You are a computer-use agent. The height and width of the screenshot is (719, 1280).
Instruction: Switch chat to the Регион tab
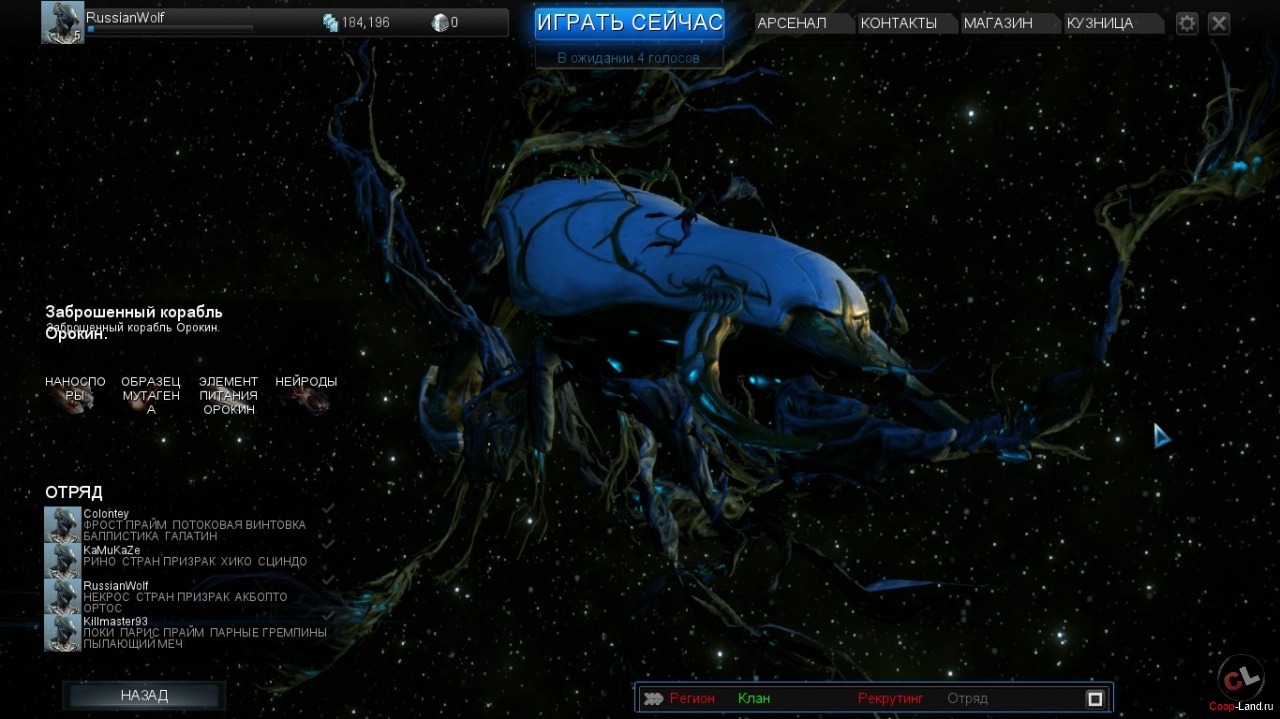[x=692, y=698]
